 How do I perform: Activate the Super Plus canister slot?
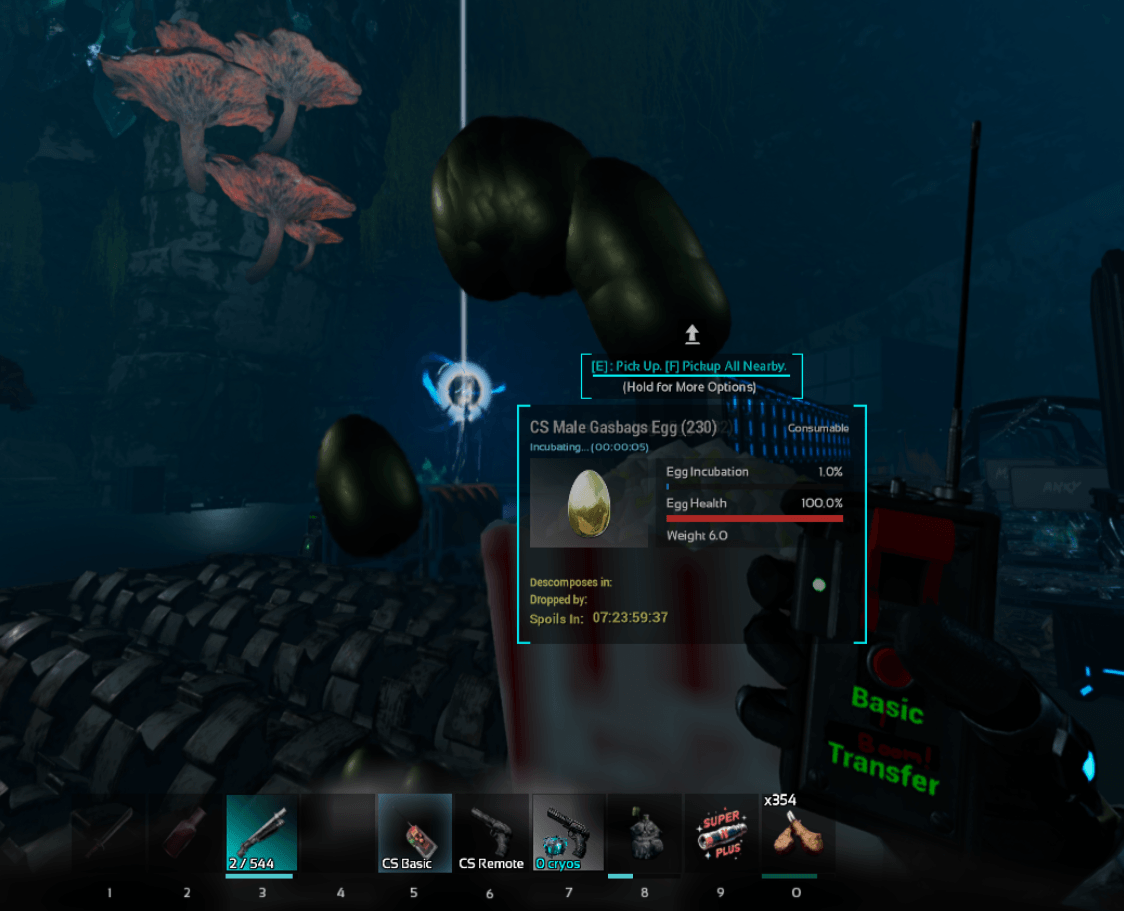coord(721,832)
